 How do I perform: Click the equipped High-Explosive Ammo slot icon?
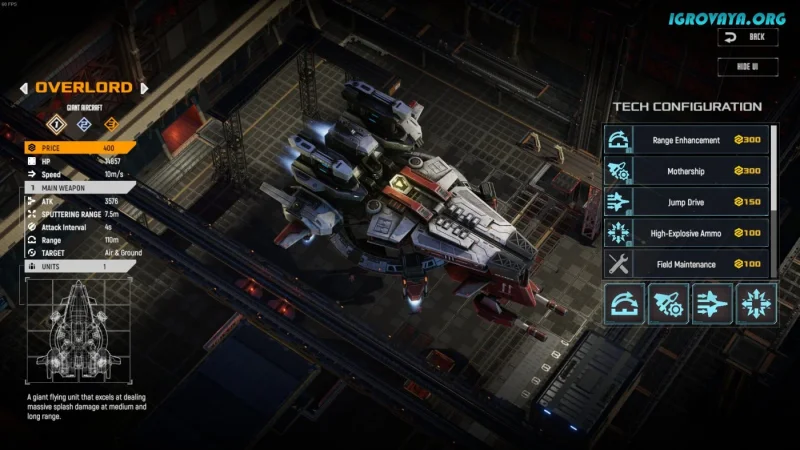756,304
